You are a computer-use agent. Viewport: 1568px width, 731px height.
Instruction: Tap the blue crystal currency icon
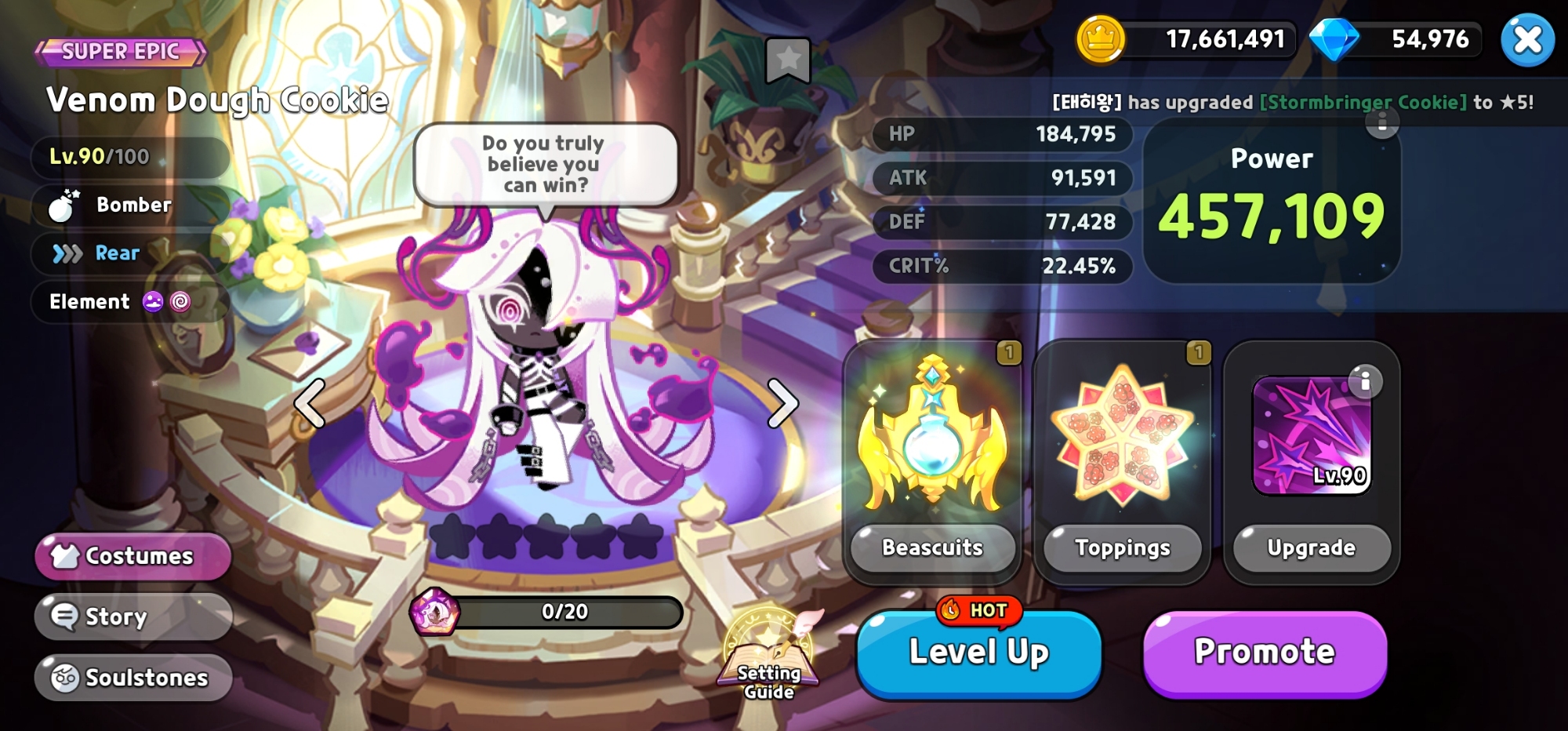click(1334, 39)
